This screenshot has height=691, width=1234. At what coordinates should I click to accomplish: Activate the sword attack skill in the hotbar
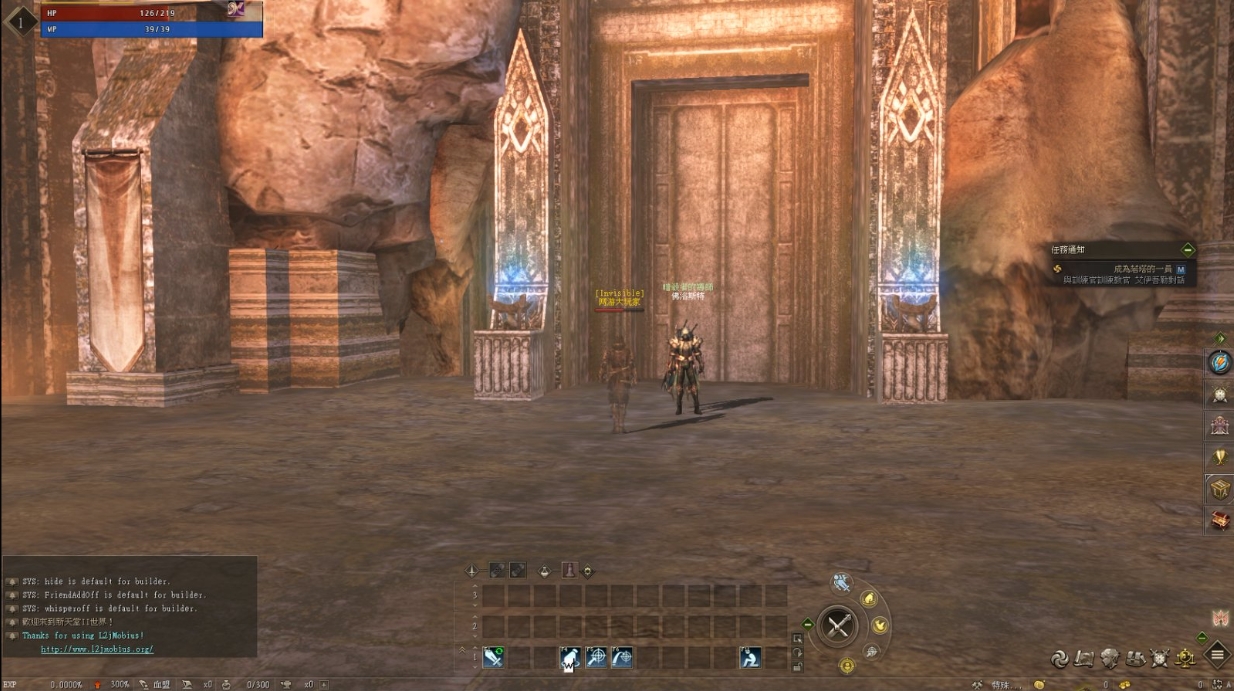(493, 657)
